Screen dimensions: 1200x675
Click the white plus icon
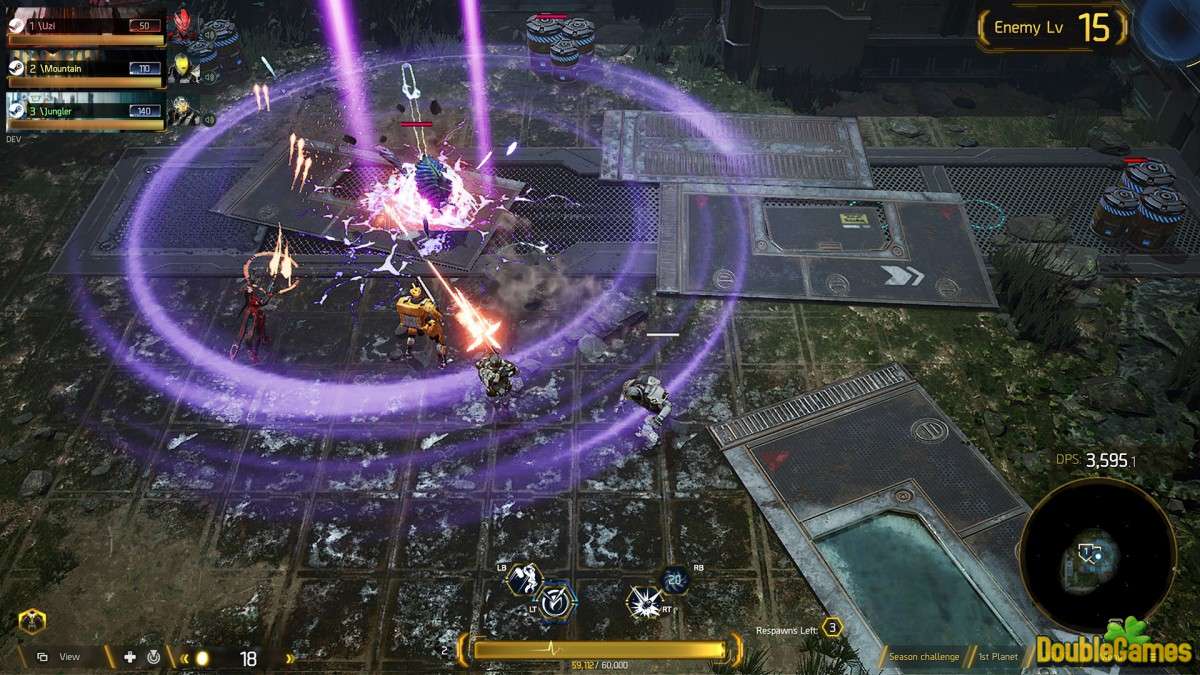coord(130,657)
